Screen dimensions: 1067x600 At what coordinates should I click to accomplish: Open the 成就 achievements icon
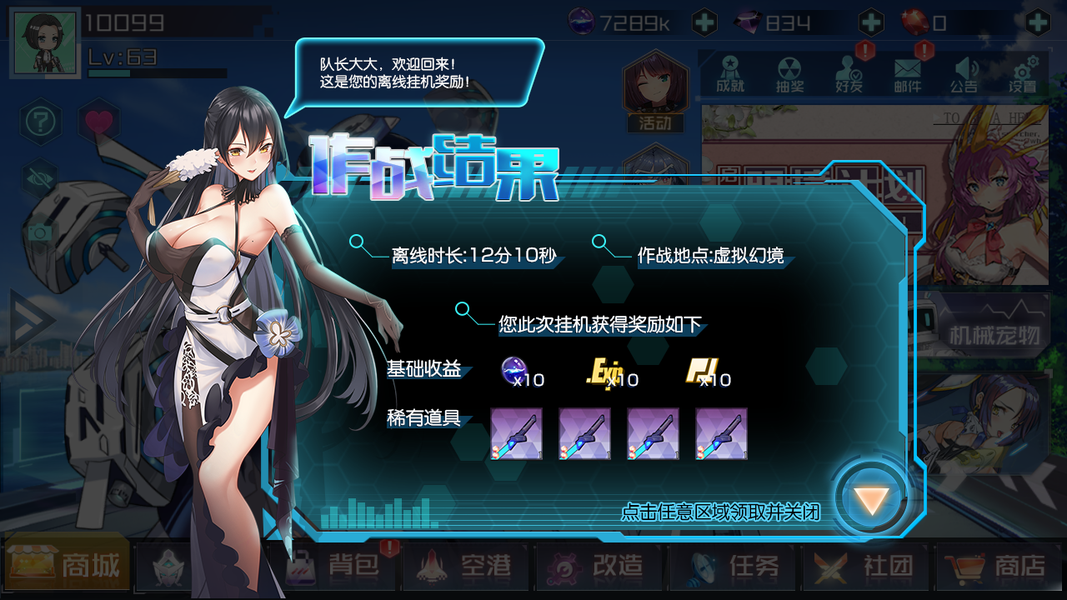731,73
